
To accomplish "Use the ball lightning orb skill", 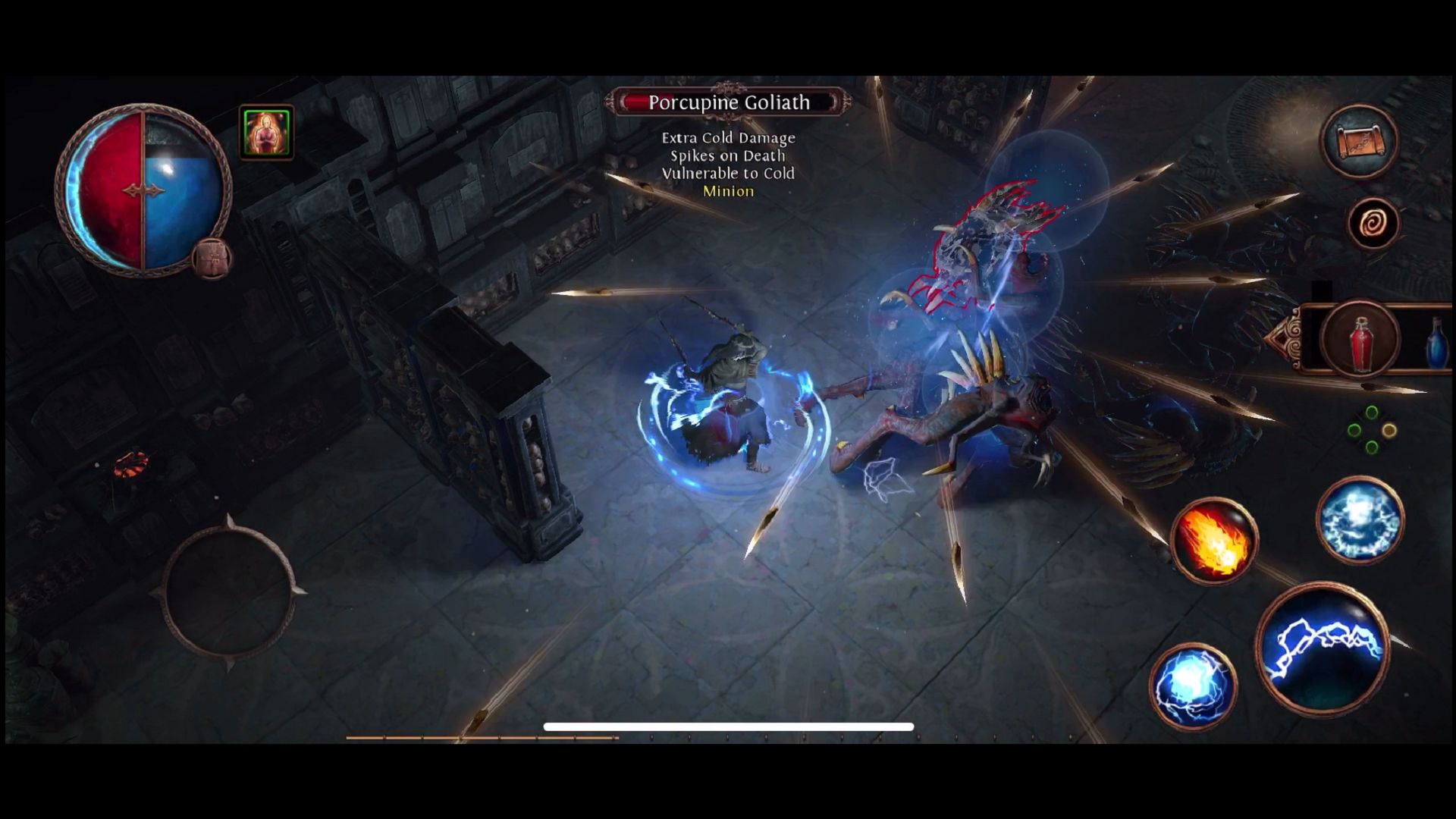I will (x=1192, y=686).
